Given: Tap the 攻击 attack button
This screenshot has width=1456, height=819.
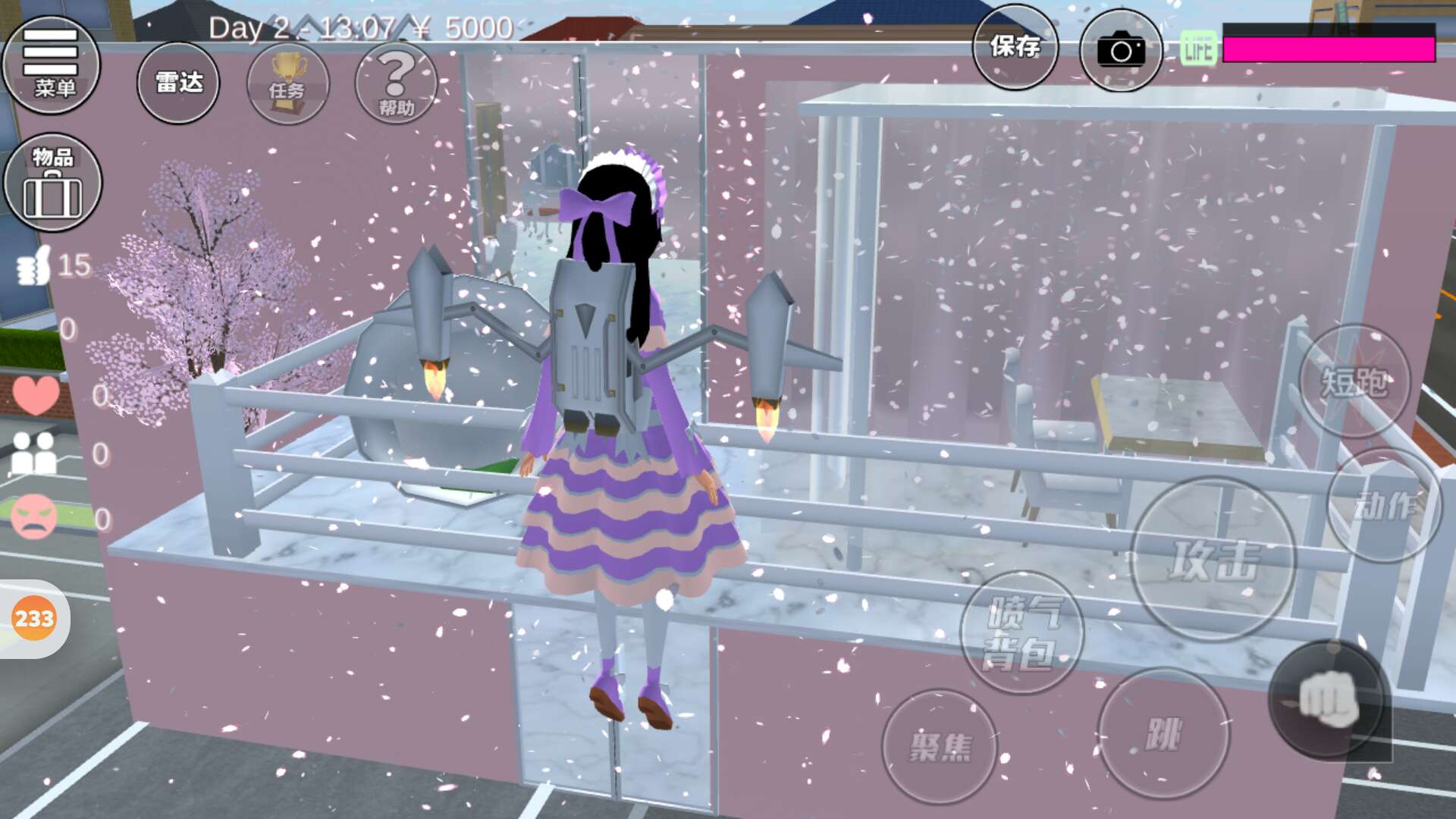Looking at the screenshot, I should [x=1213, y=560].
